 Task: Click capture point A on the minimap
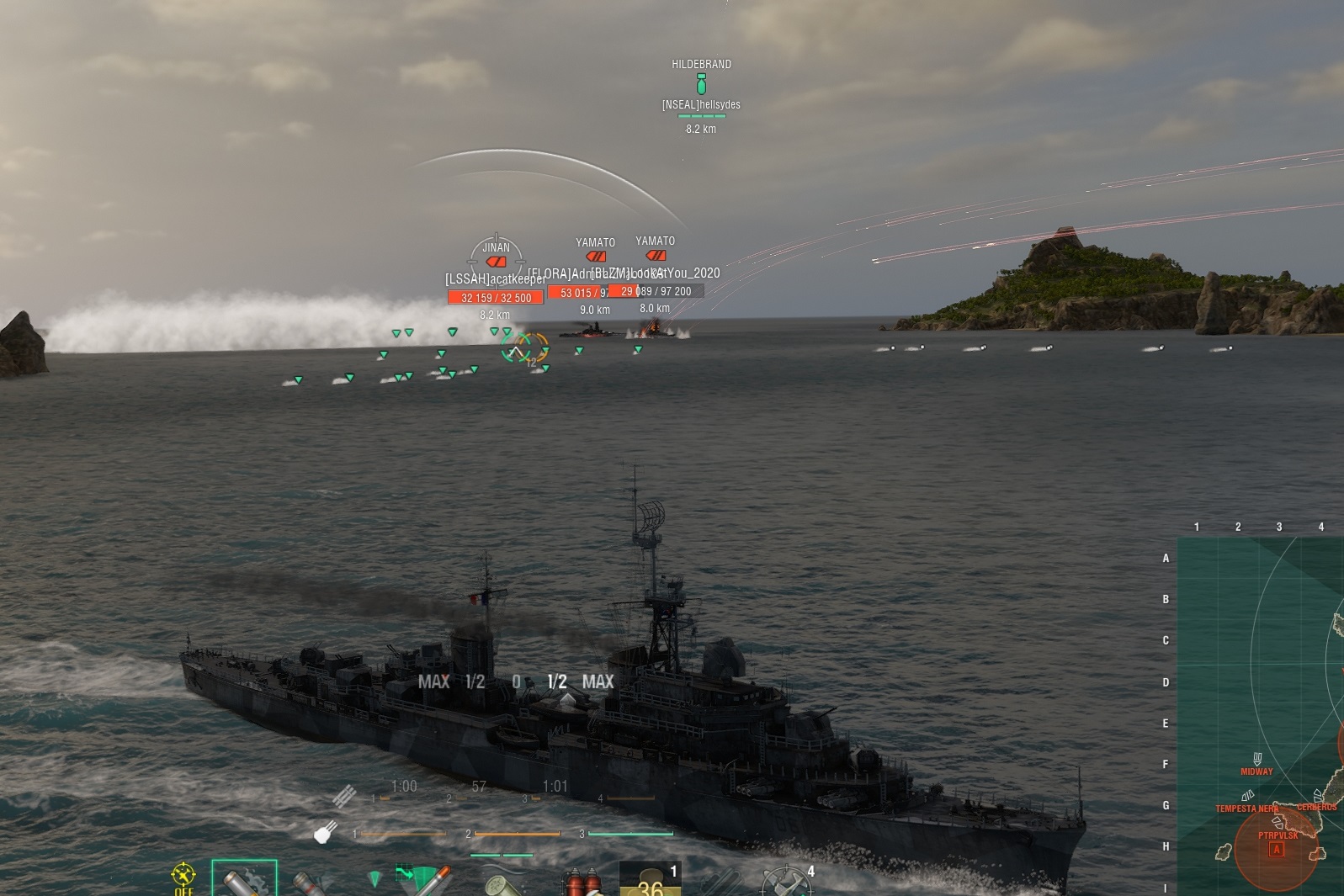coord(1277,850)
